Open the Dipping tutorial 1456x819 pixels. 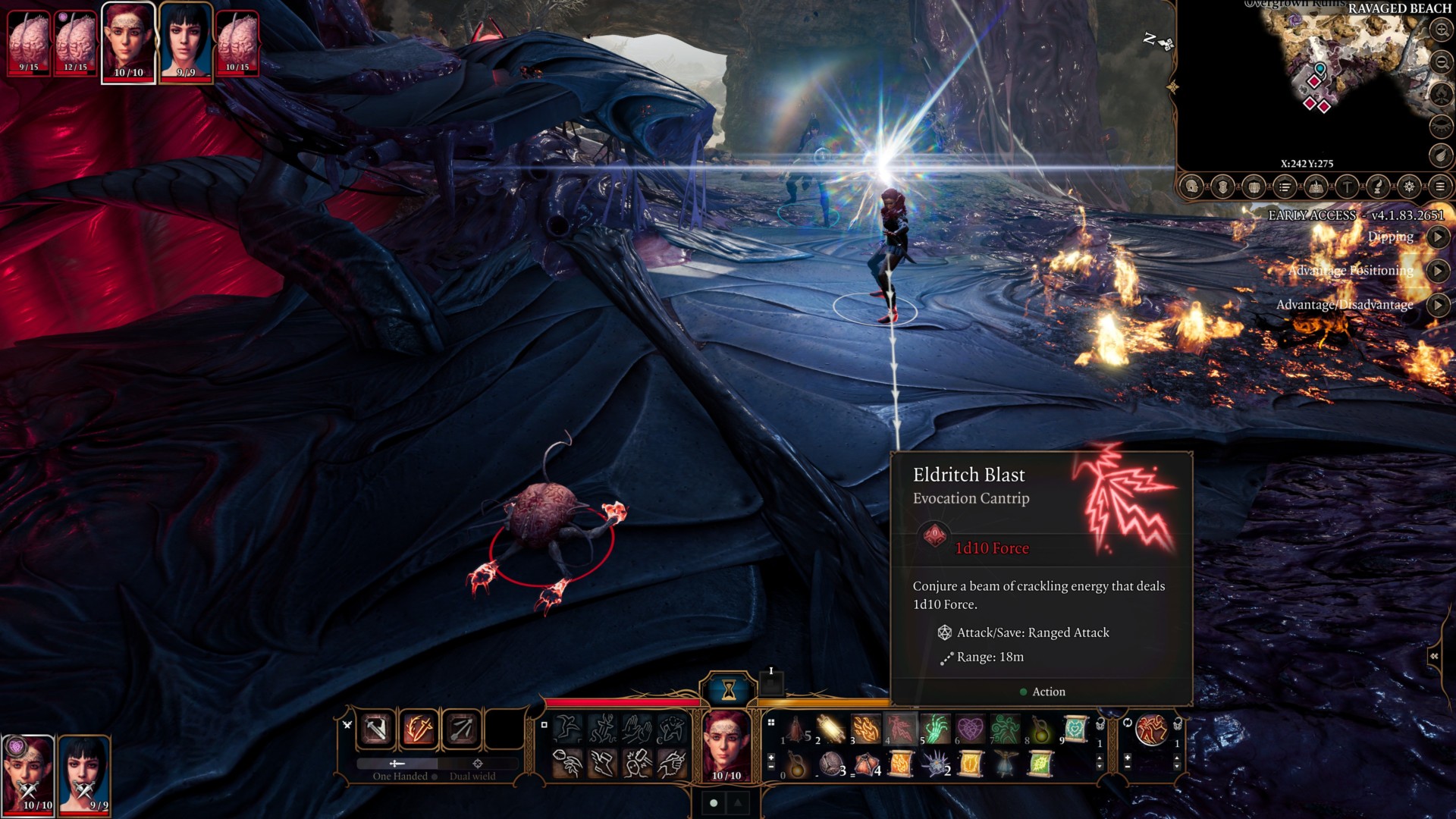click(1438, 237)
